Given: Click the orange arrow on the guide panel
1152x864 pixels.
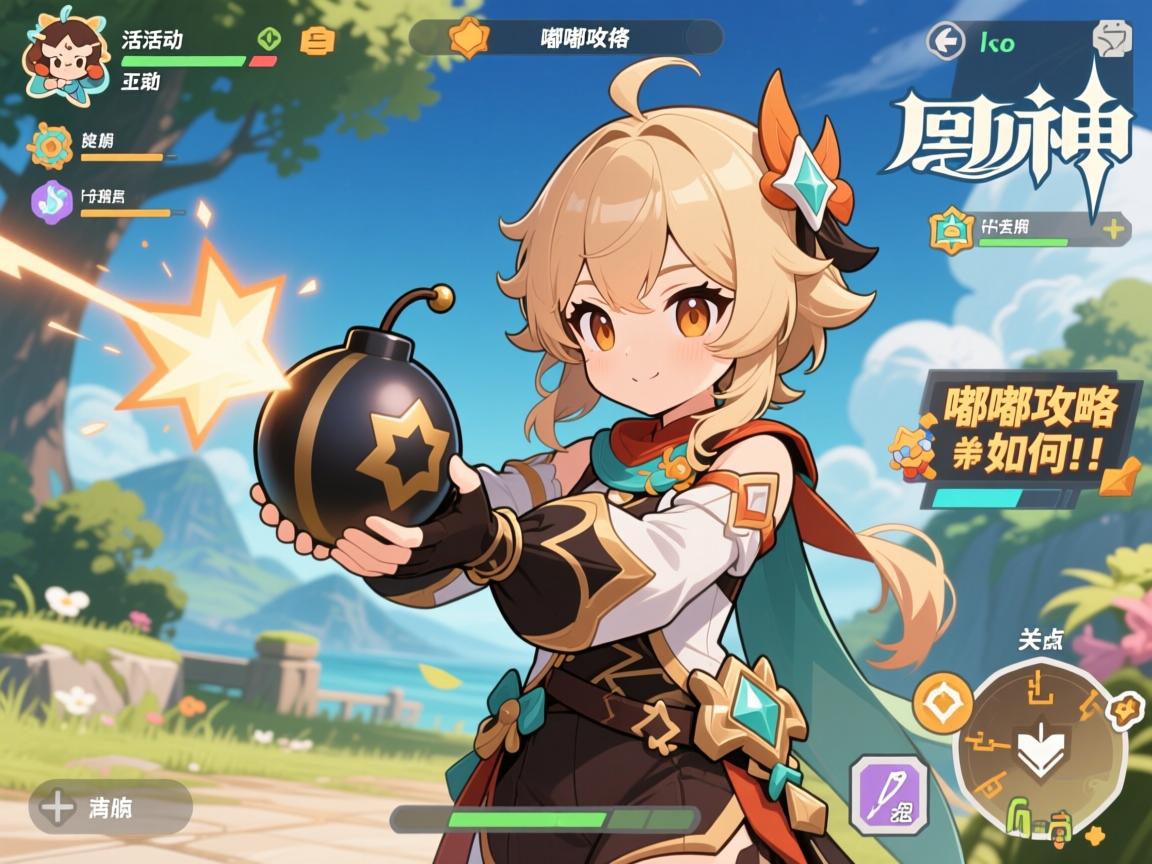Looking at the screenshot, I should point(1119,477).
